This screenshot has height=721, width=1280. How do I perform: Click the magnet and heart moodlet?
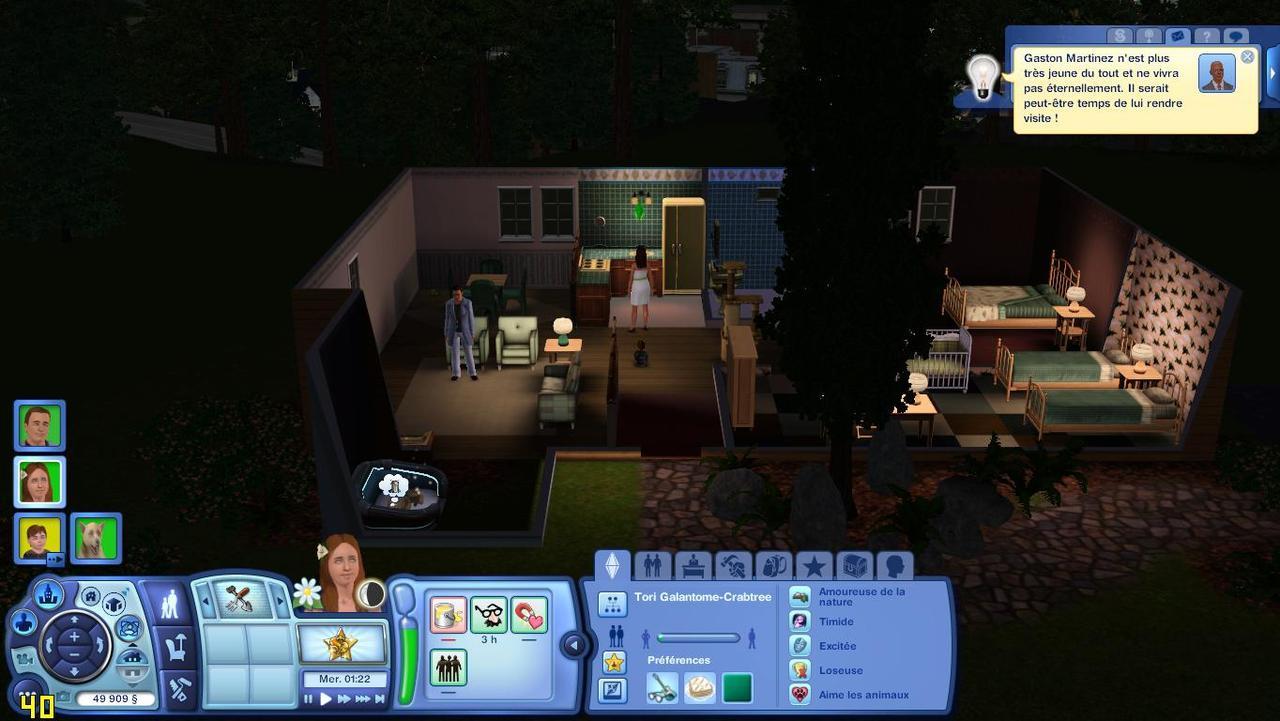point(529,615)
